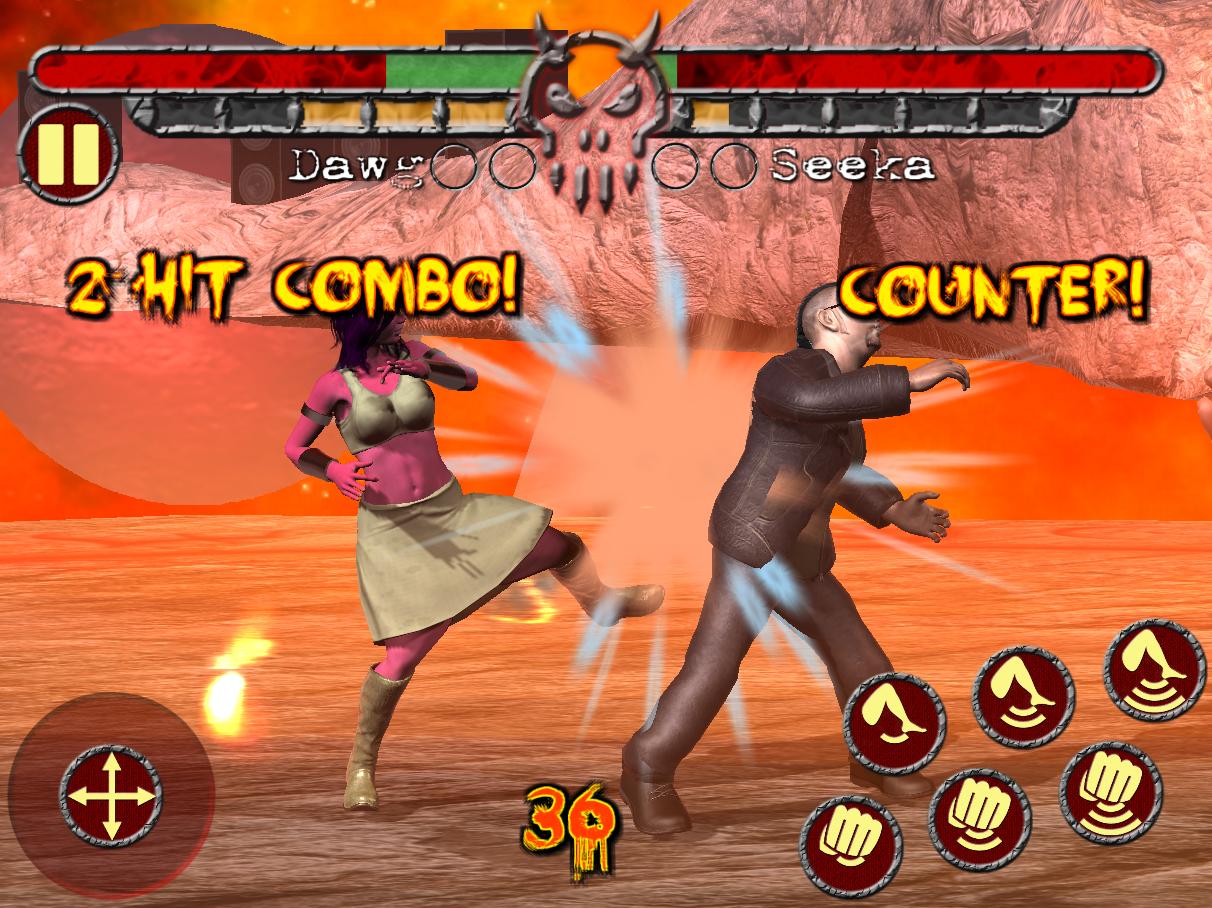1212x908 pixels.
Task: Use the two-wave leg kick button
Action: (1023, 697)
